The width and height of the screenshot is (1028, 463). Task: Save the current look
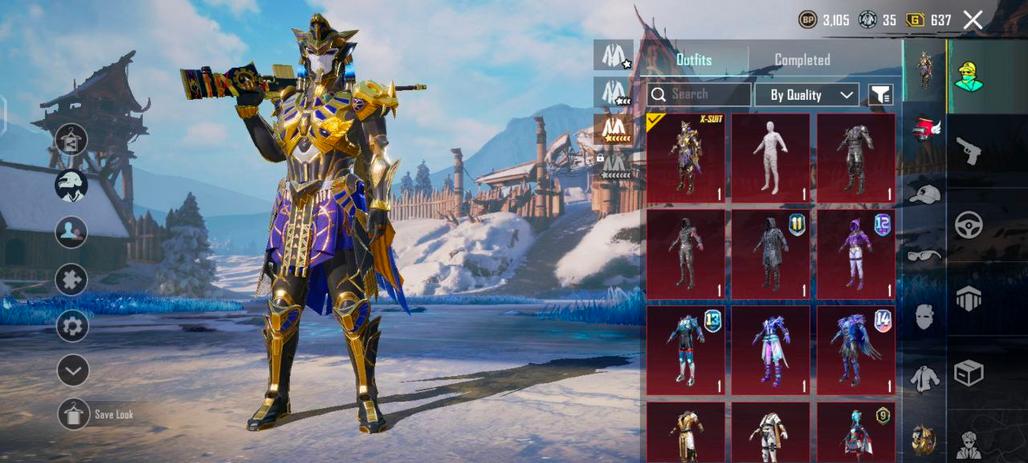pyautogui.click(x=73, y=413)
